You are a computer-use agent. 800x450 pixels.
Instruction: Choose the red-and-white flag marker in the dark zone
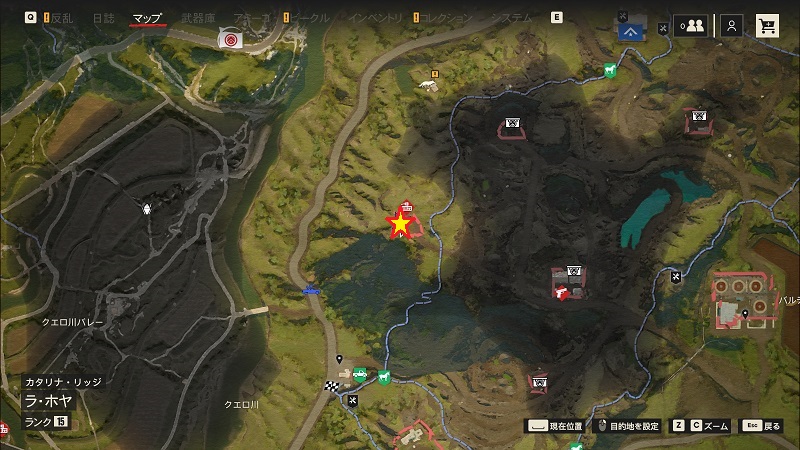(561, 293)
